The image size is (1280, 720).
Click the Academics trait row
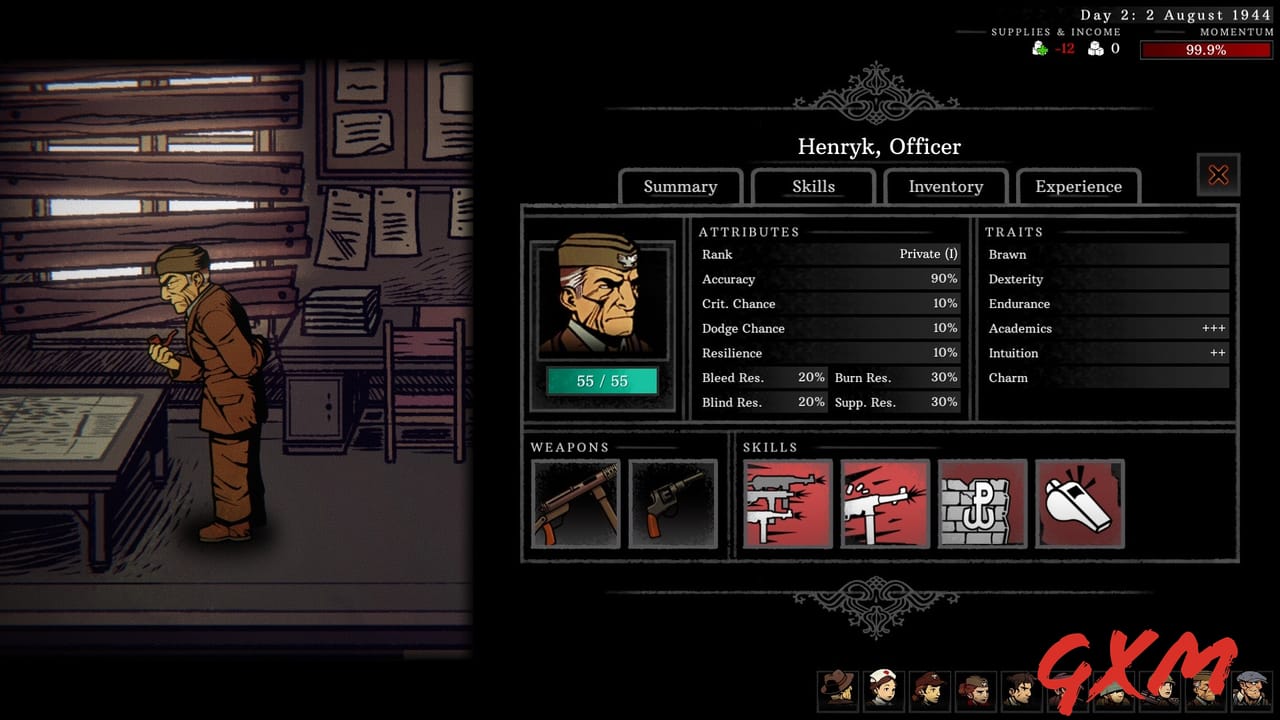click(x=1105, y=328)
